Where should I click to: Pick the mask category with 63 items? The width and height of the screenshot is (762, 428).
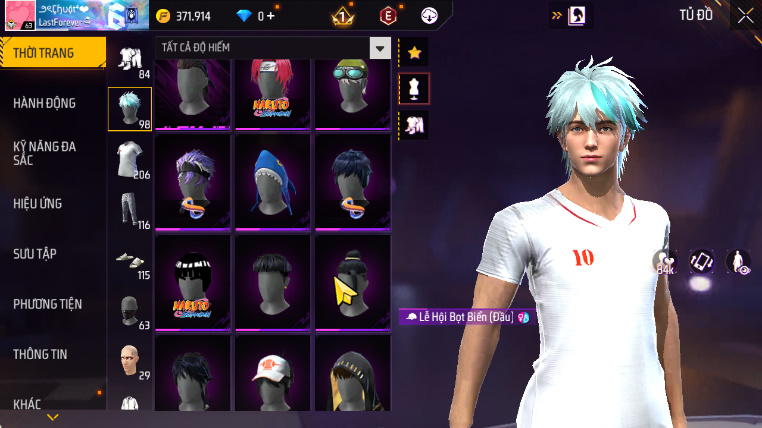130,309
